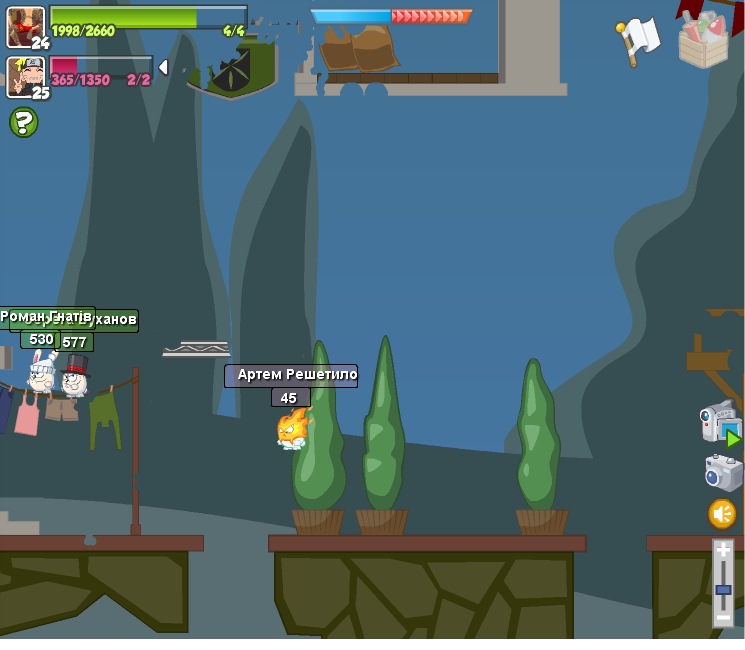Select the level 24 team portrait

tap(24, 26)
